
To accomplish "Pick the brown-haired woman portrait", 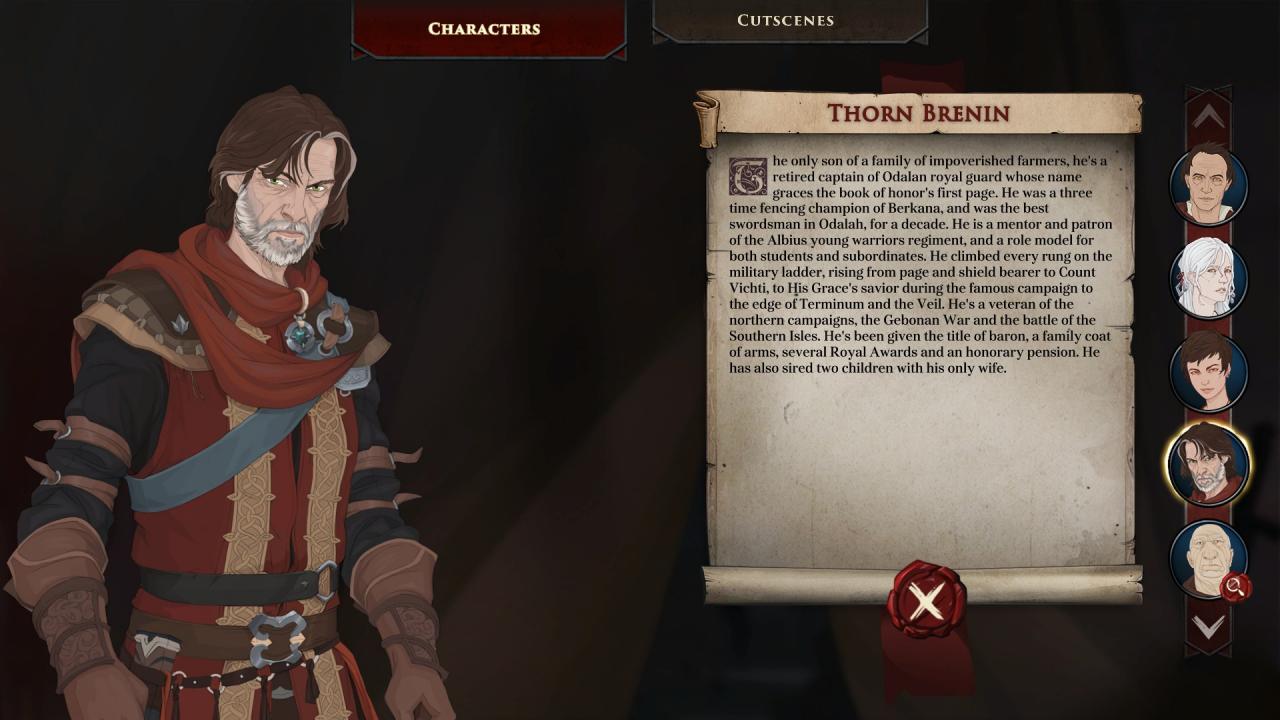I will pyautogui.click(x=1208, y=371).
